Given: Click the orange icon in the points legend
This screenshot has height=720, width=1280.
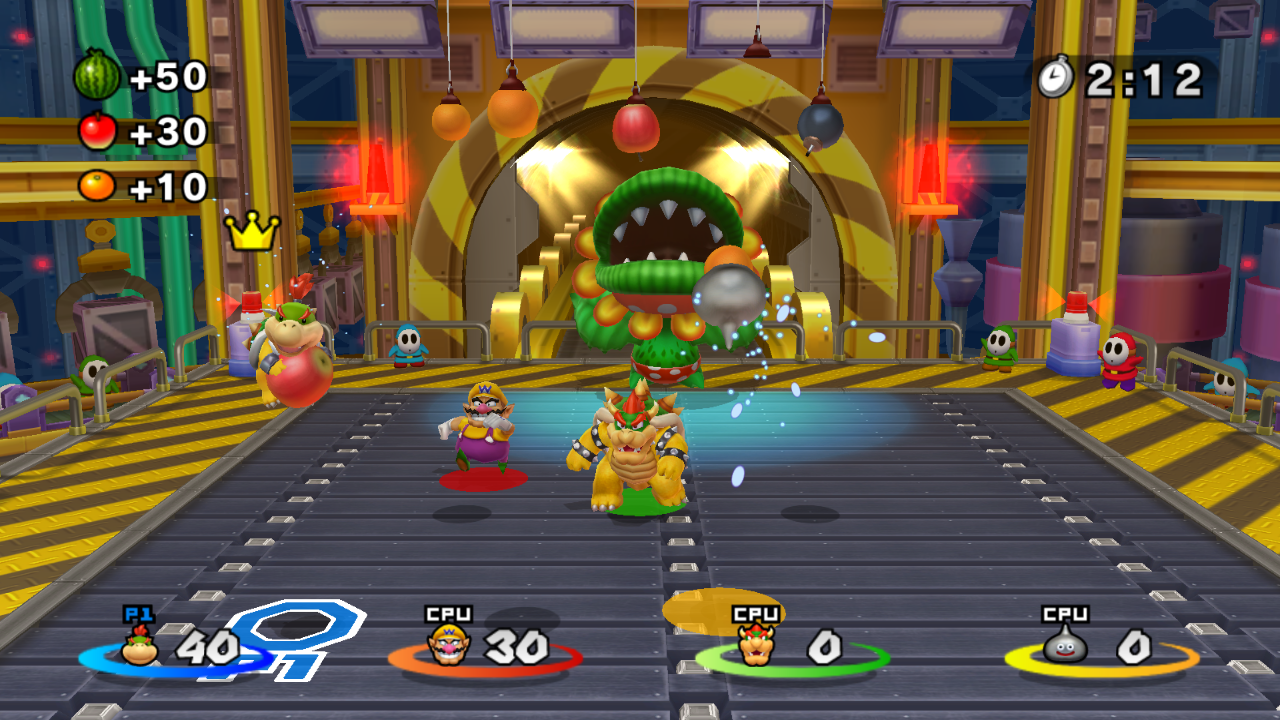Looking at the screenshot, I should point(97,185).
